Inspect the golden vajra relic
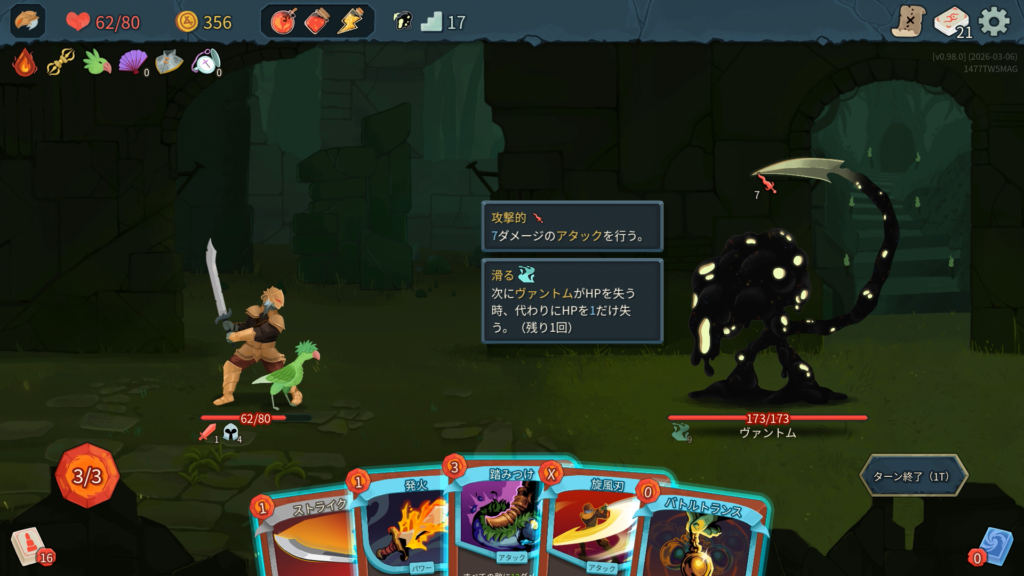 point(60,63)
